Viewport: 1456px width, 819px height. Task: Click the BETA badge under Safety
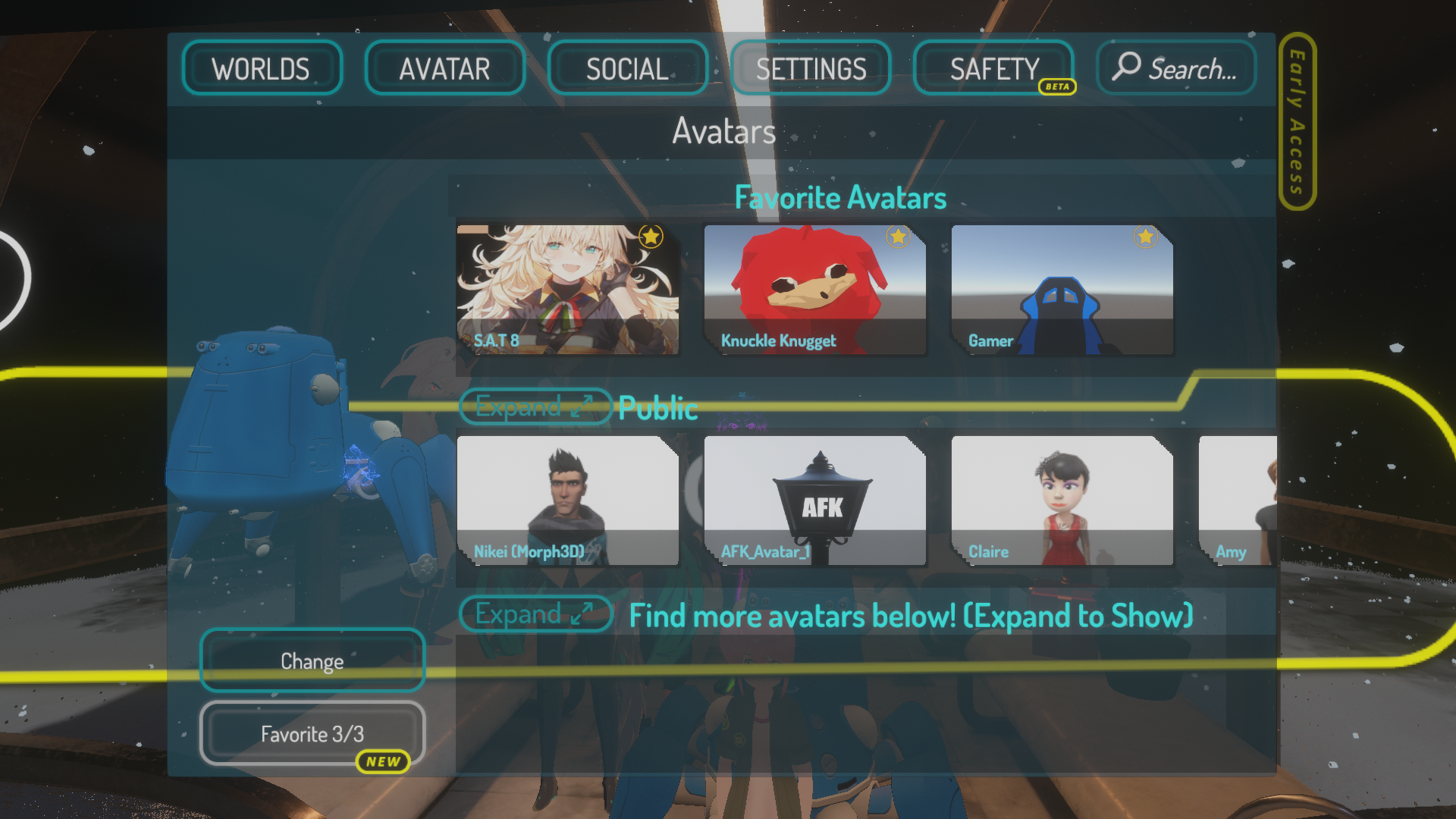[x=1057, y=87]
